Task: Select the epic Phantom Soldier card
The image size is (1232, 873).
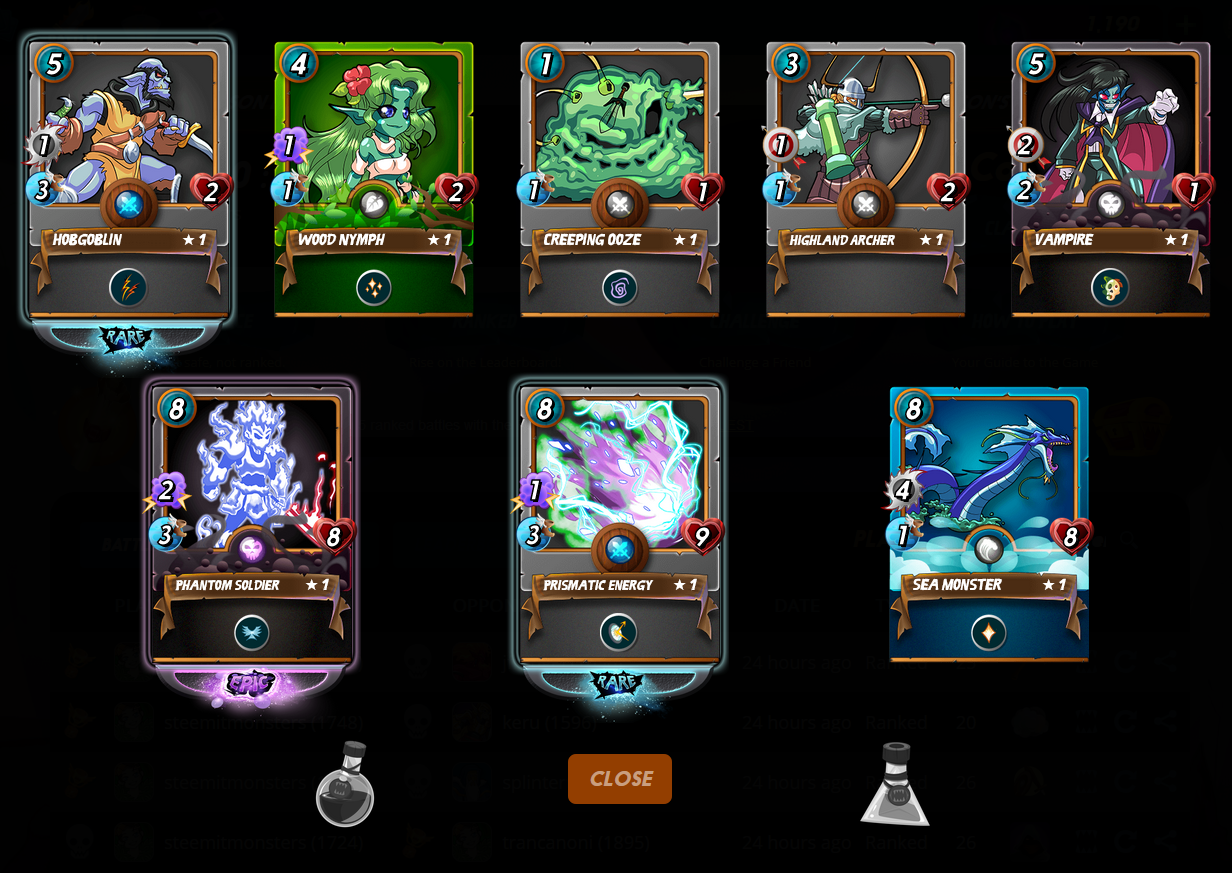Action: tap(250, 525)
